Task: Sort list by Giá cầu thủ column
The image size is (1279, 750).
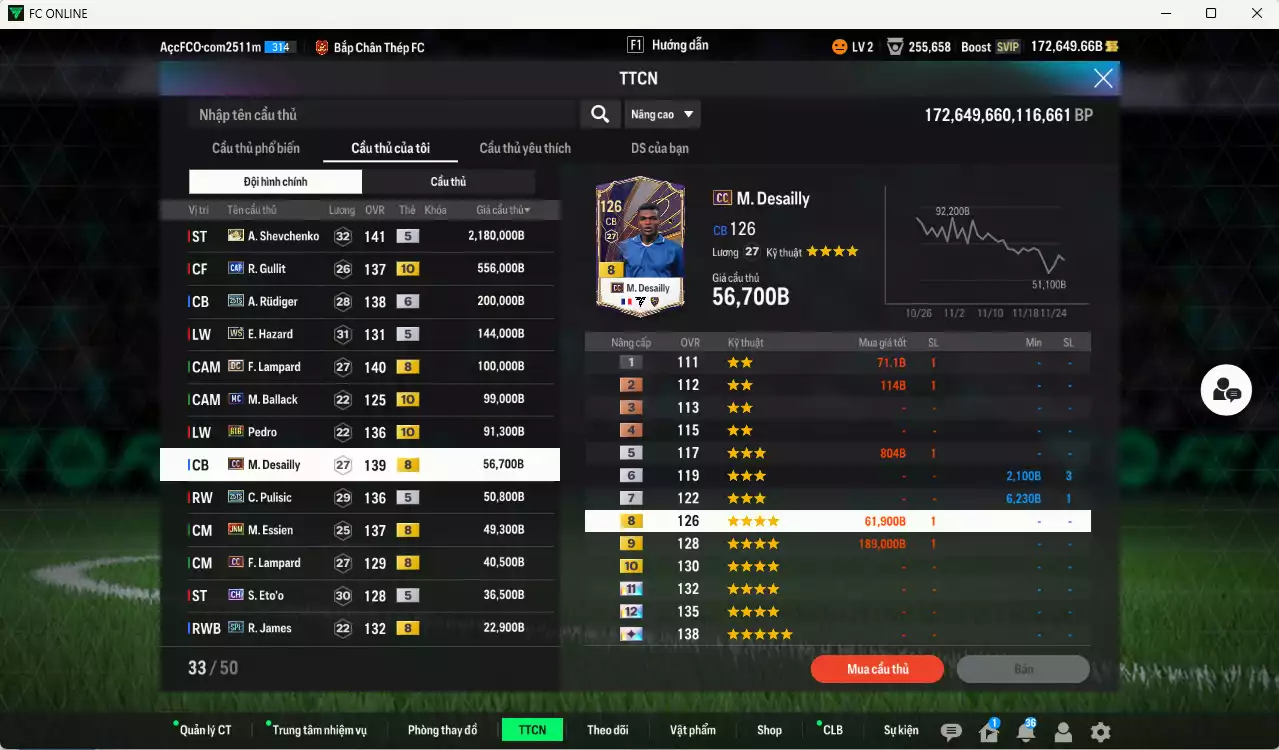Action: click(503, 210)
